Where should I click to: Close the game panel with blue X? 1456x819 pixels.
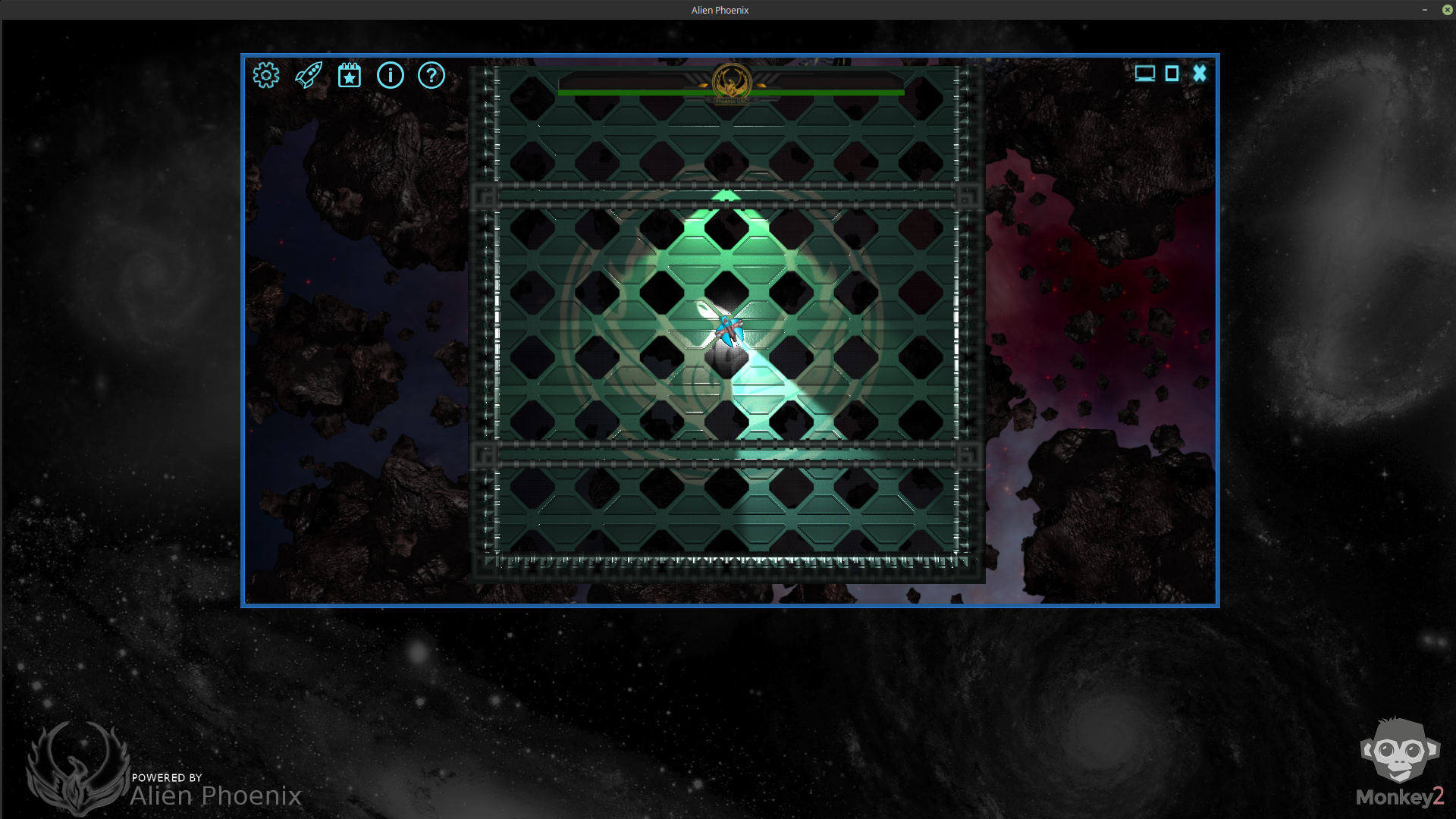point(1200,74)
